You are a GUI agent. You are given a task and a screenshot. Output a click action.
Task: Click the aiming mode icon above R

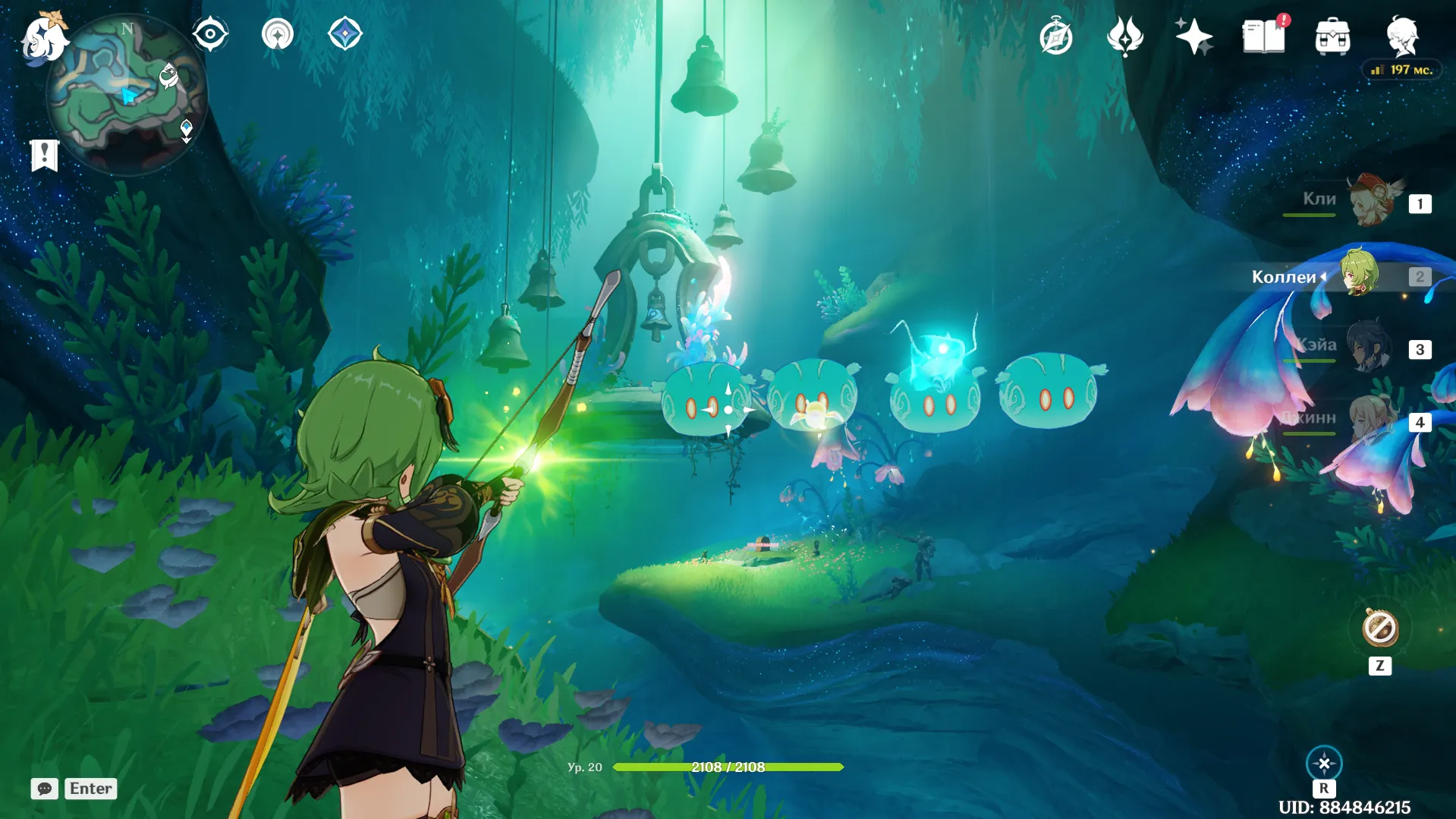(1324, 763)
